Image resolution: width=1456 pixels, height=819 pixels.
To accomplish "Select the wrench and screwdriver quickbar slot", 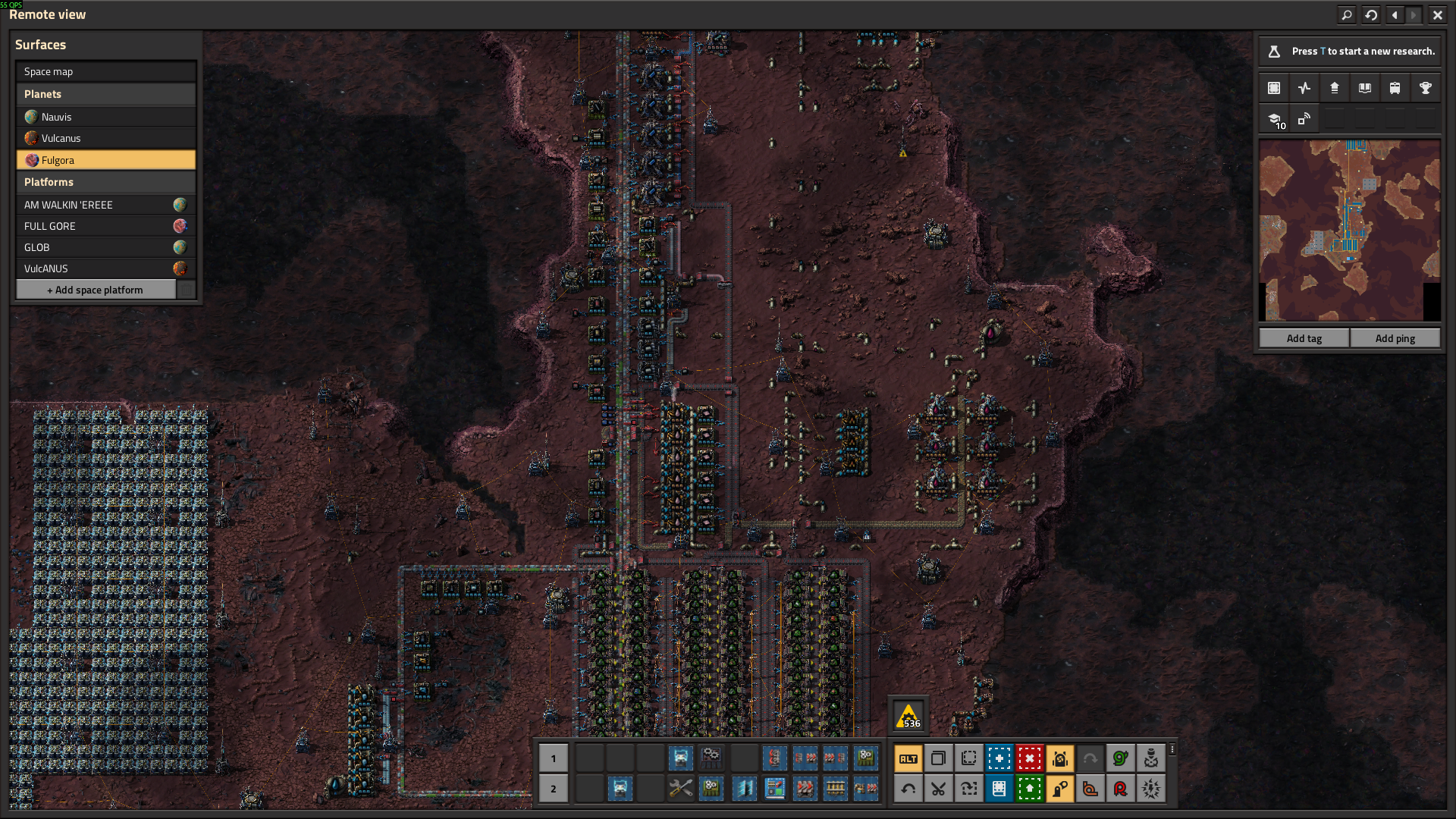I will click(680, 789).
